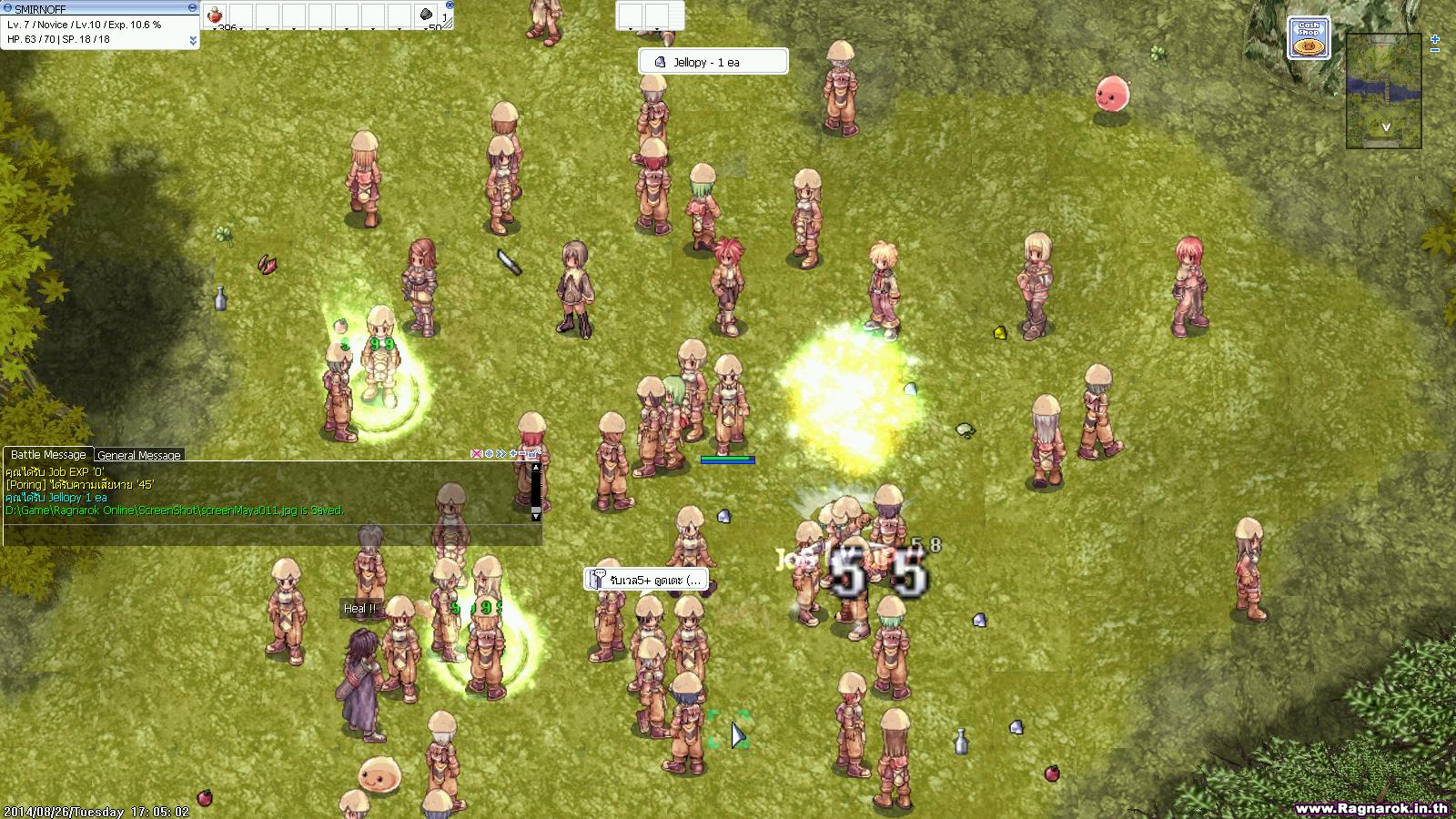Click the double-arrow to enlarge the chat window
The width and height of the screenshot is (1456, 819).
pos(501,452)
